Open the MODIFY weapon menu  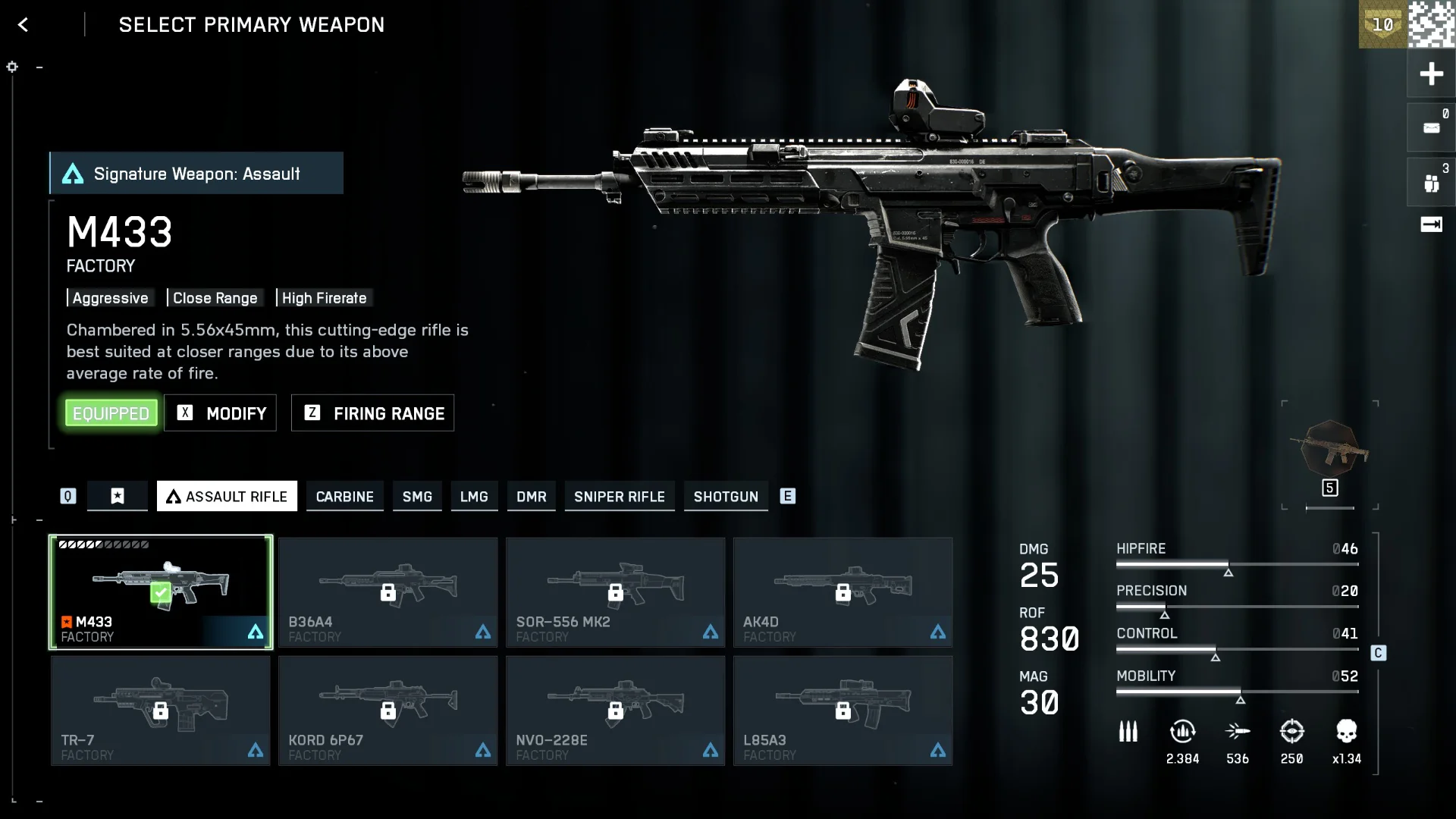tap(220, 413)
